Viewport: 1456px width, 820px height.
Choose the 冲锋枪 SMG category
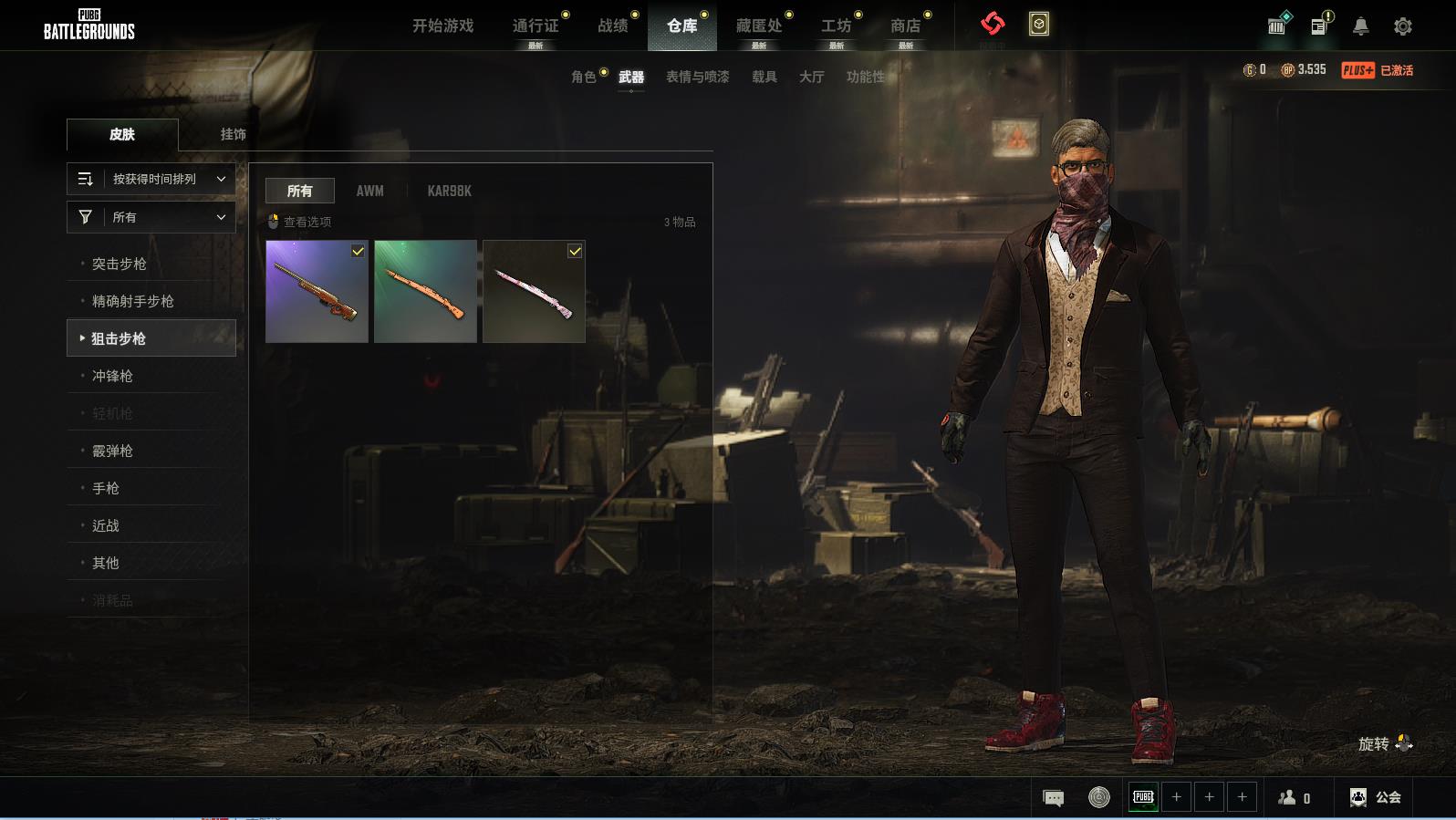pyautogui.click(x=112, y=376)
